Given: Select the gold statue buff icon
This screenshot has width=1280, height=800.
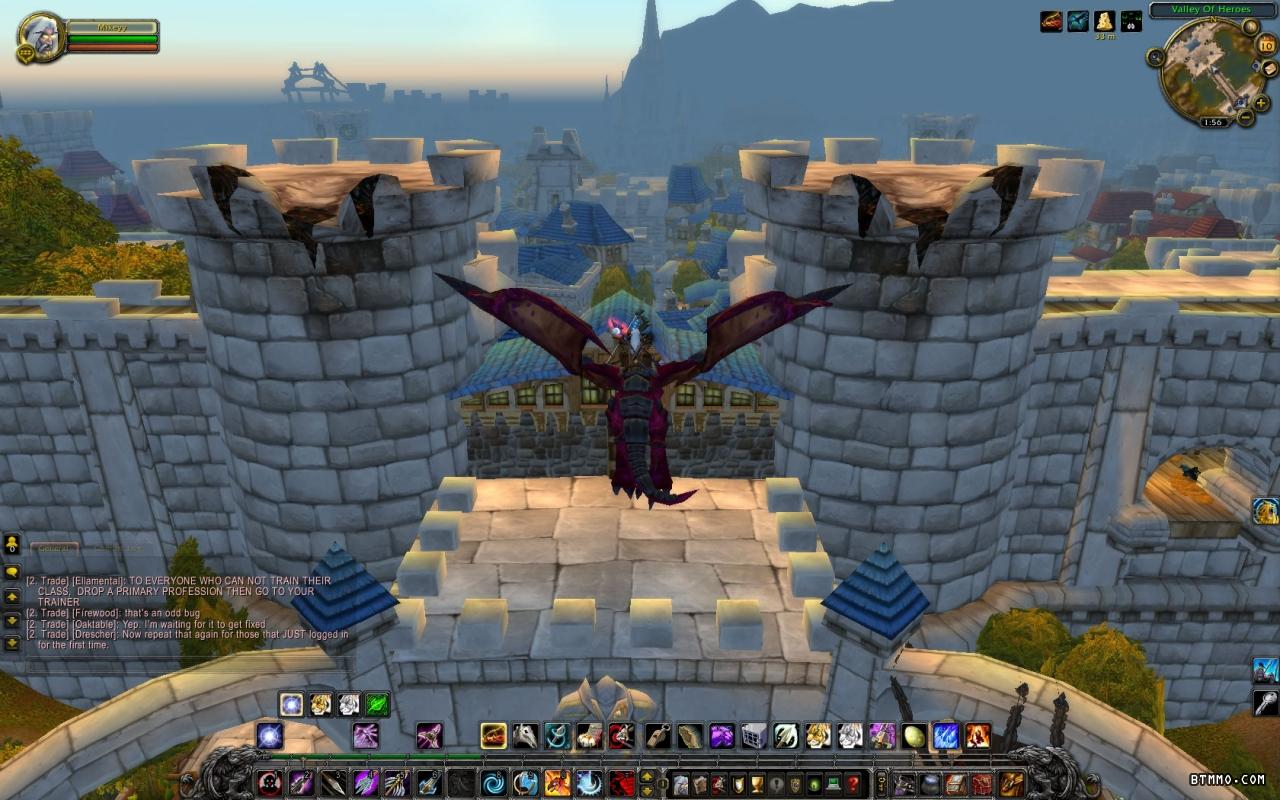Looking at the screenshot, I should [x=1104, y=21].
